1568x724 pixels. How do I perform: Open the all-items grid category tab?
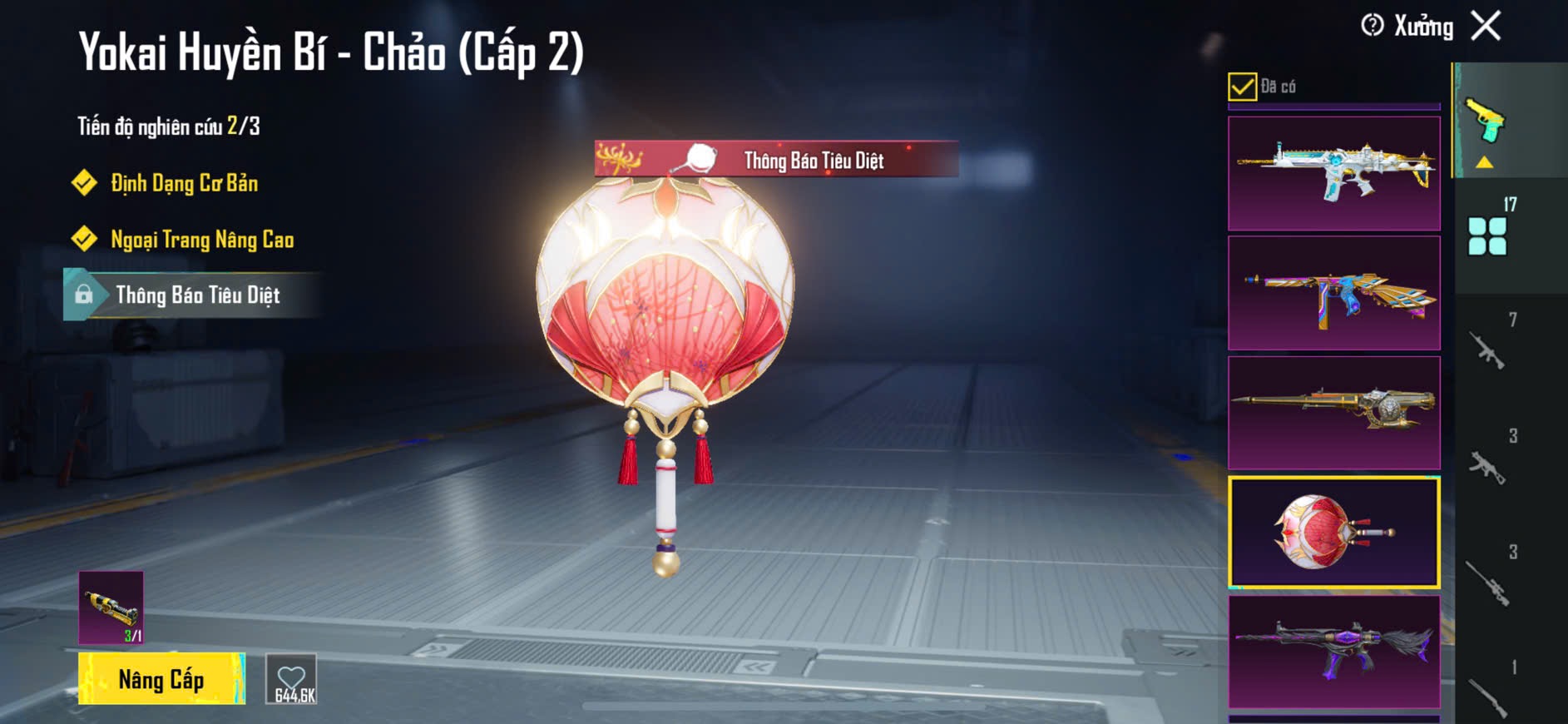pyautogui.click(x=1487, y=236)
